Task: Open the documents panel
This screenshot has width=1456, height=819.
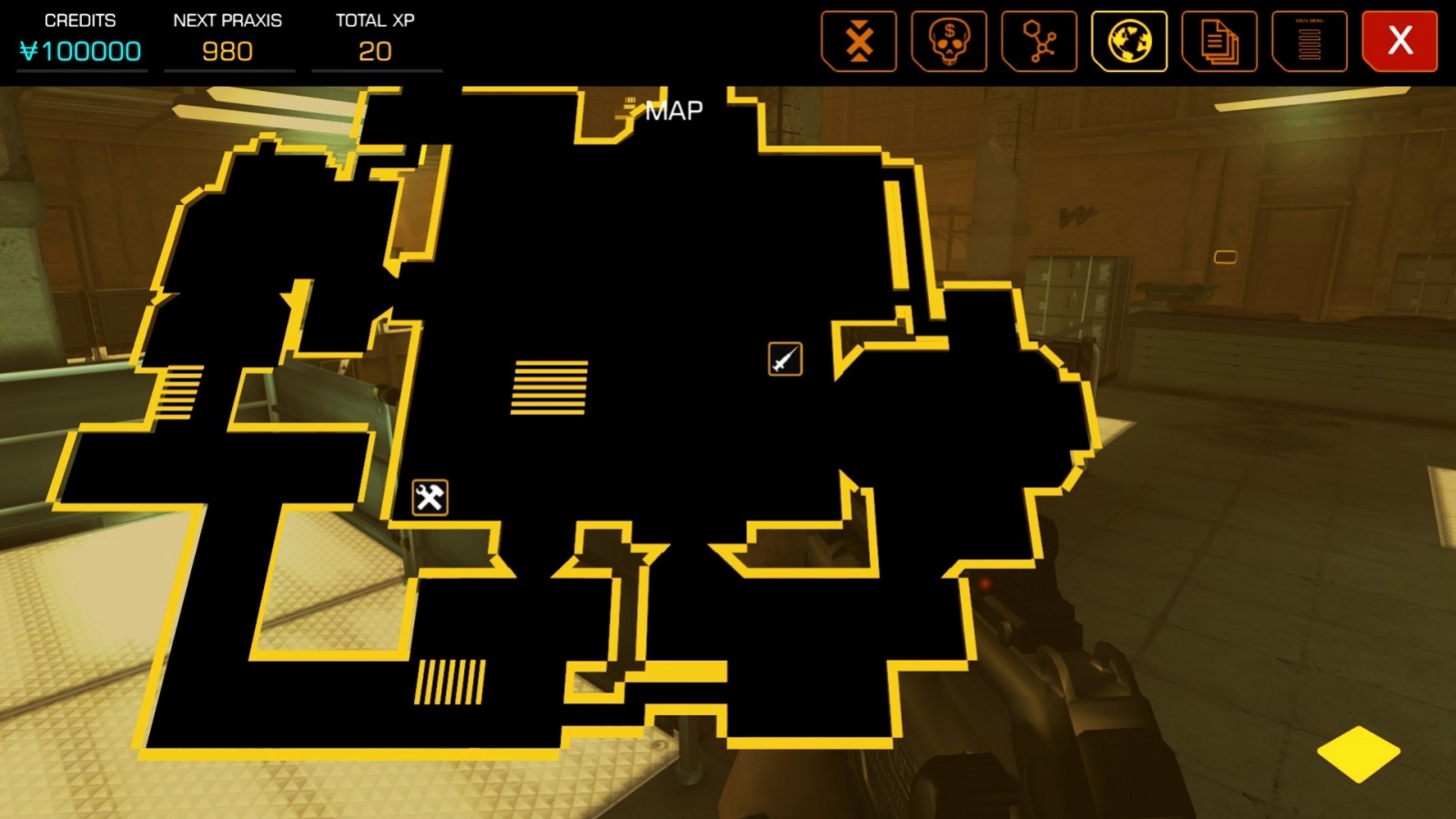Action: click(x=1218, y=41)
